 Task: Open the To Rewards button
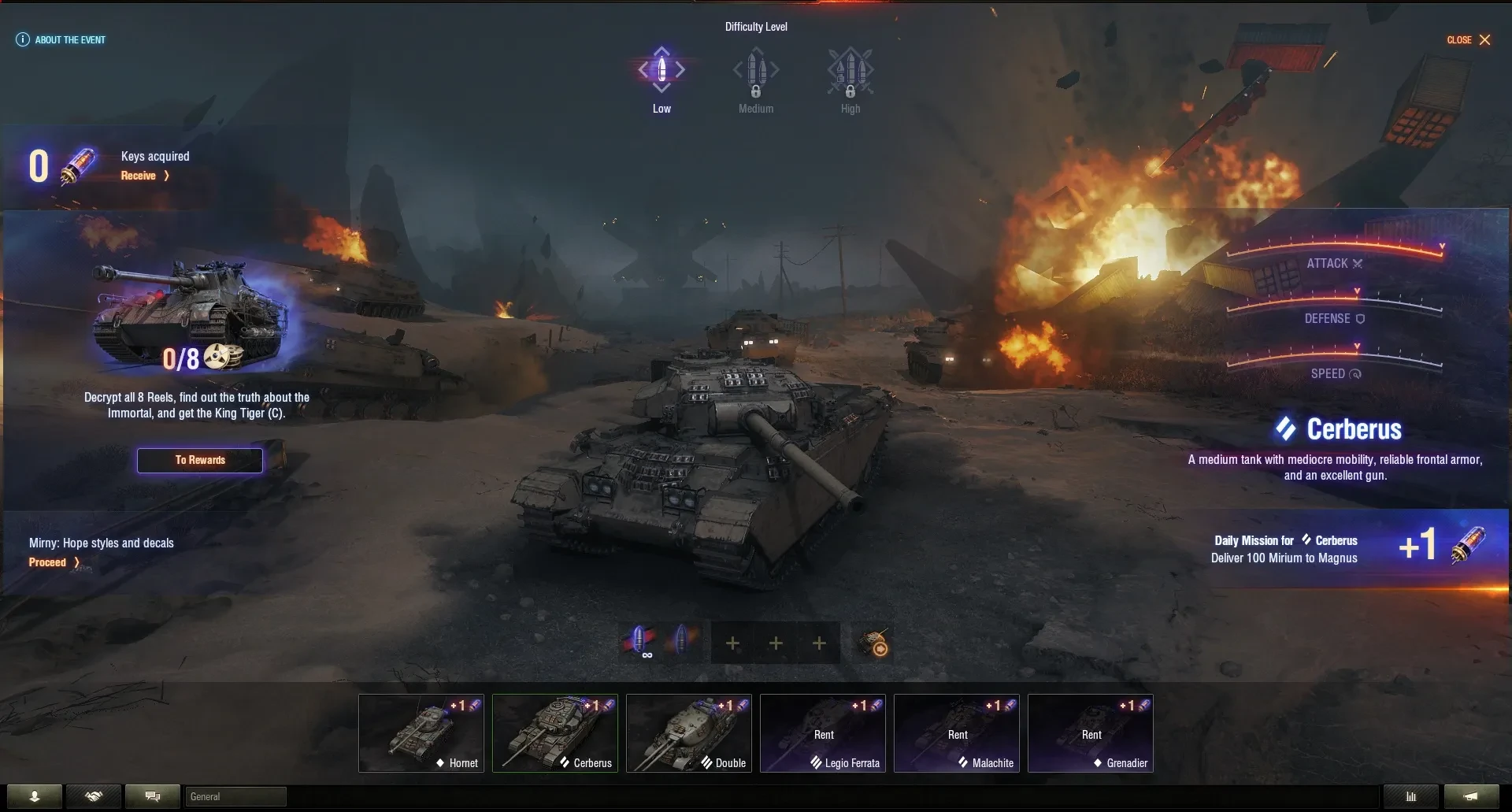200,460
